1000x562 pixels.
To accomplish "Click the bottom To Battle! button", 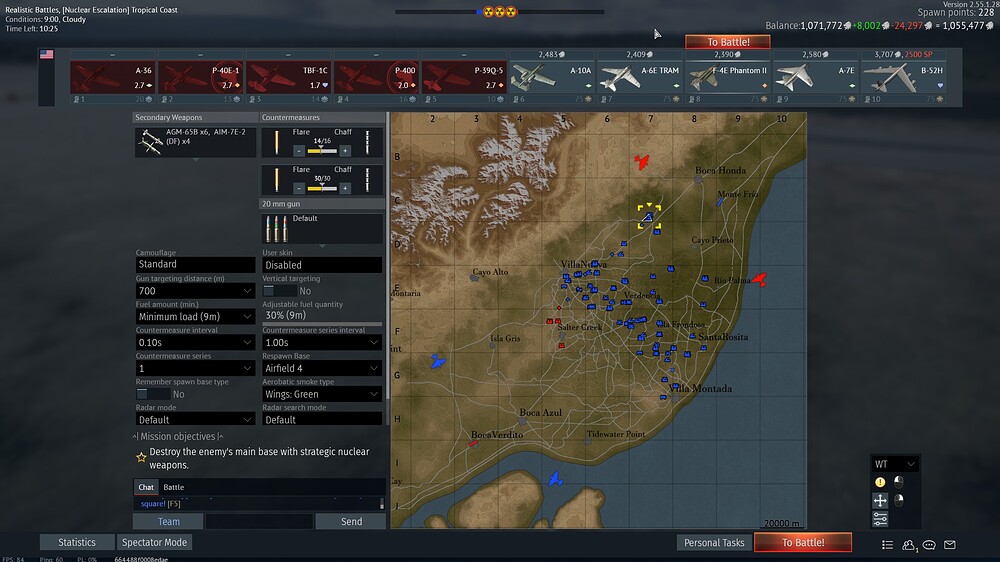I will [803, 542].
